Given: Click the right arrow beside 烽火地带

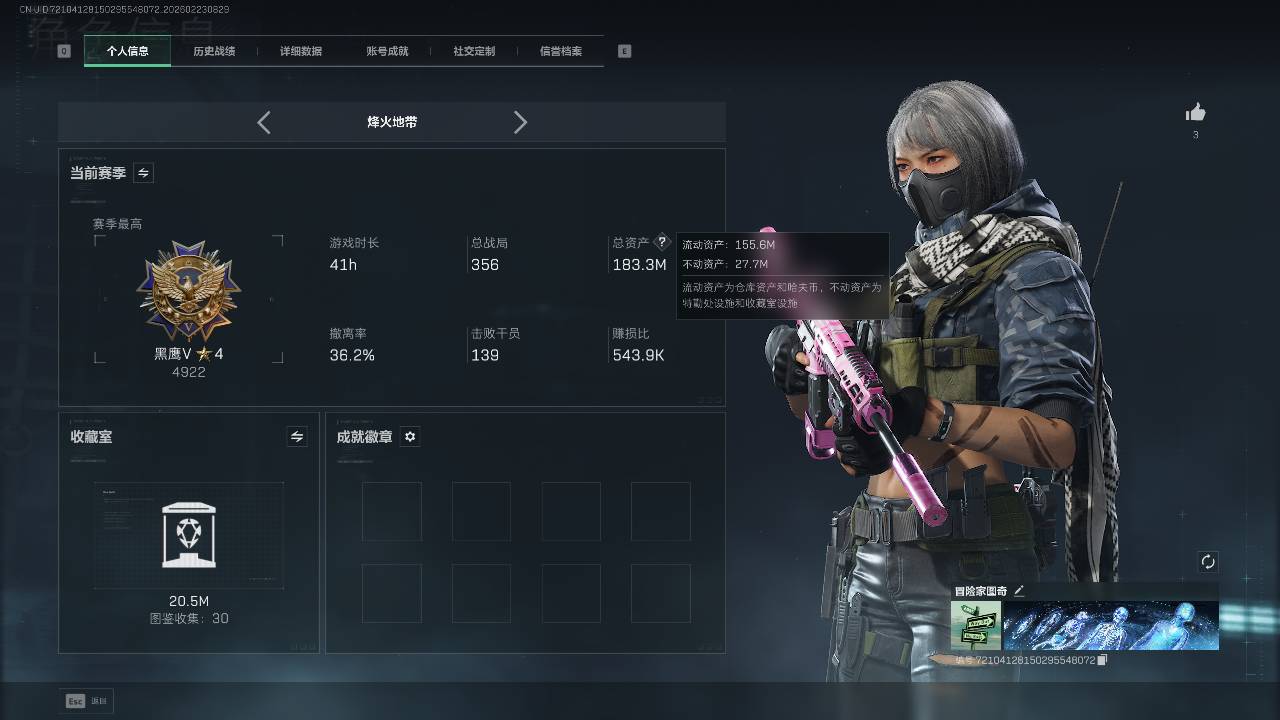Looking at the screenshot, I should tap(520, 122).
